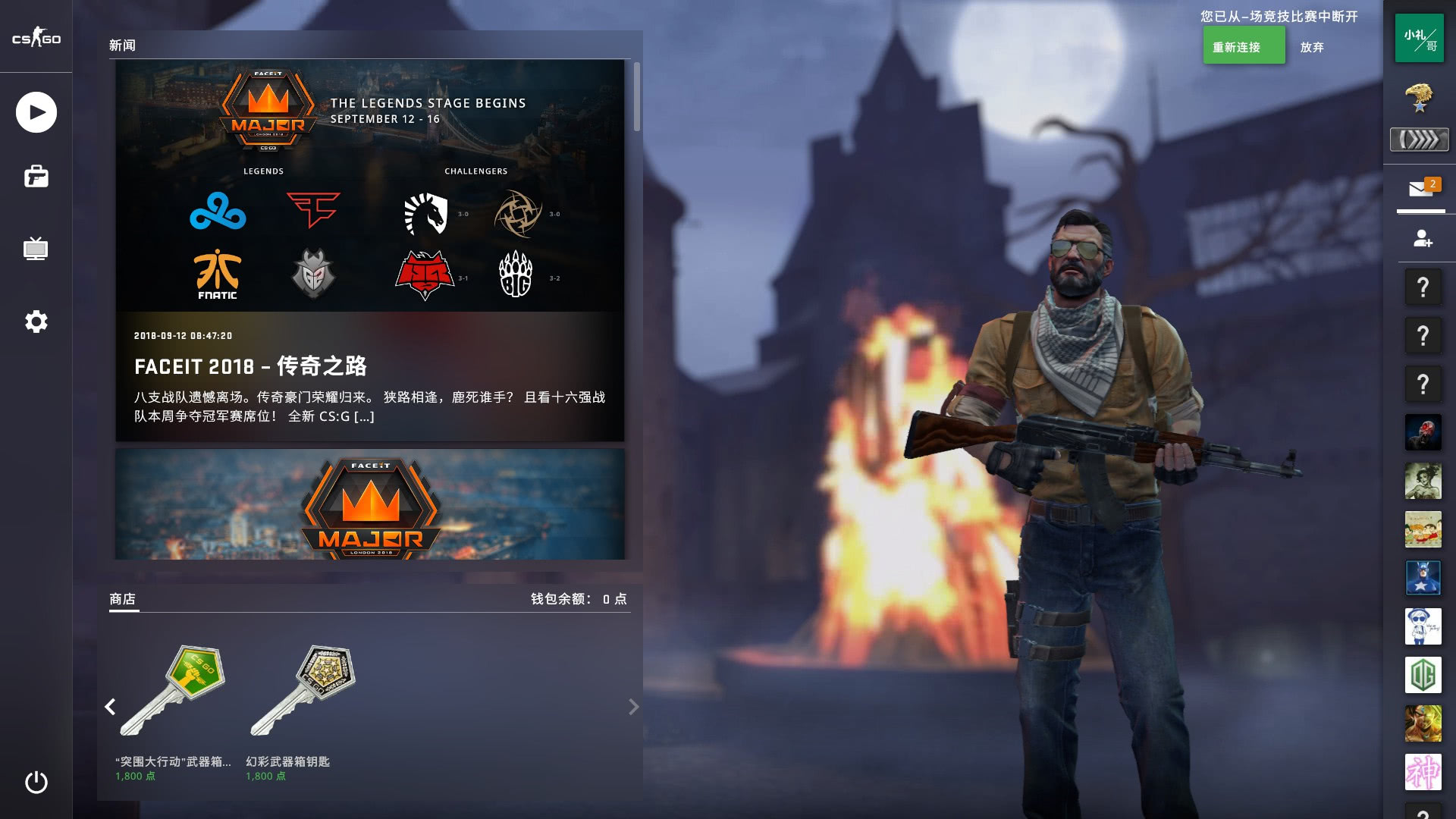The image size is (1456, 819).
Task: Click the chevron profile rank badge
Action: [x=1420, y=140]
